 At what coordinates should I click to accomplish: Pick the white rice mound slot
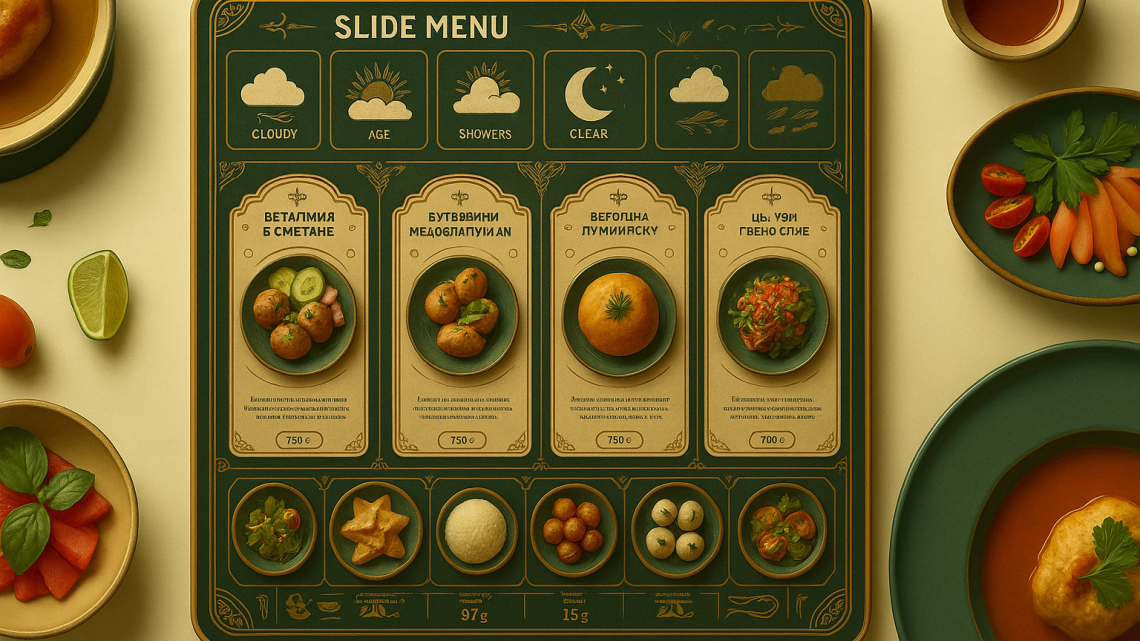pyautogui.click(x=476, y=530)
